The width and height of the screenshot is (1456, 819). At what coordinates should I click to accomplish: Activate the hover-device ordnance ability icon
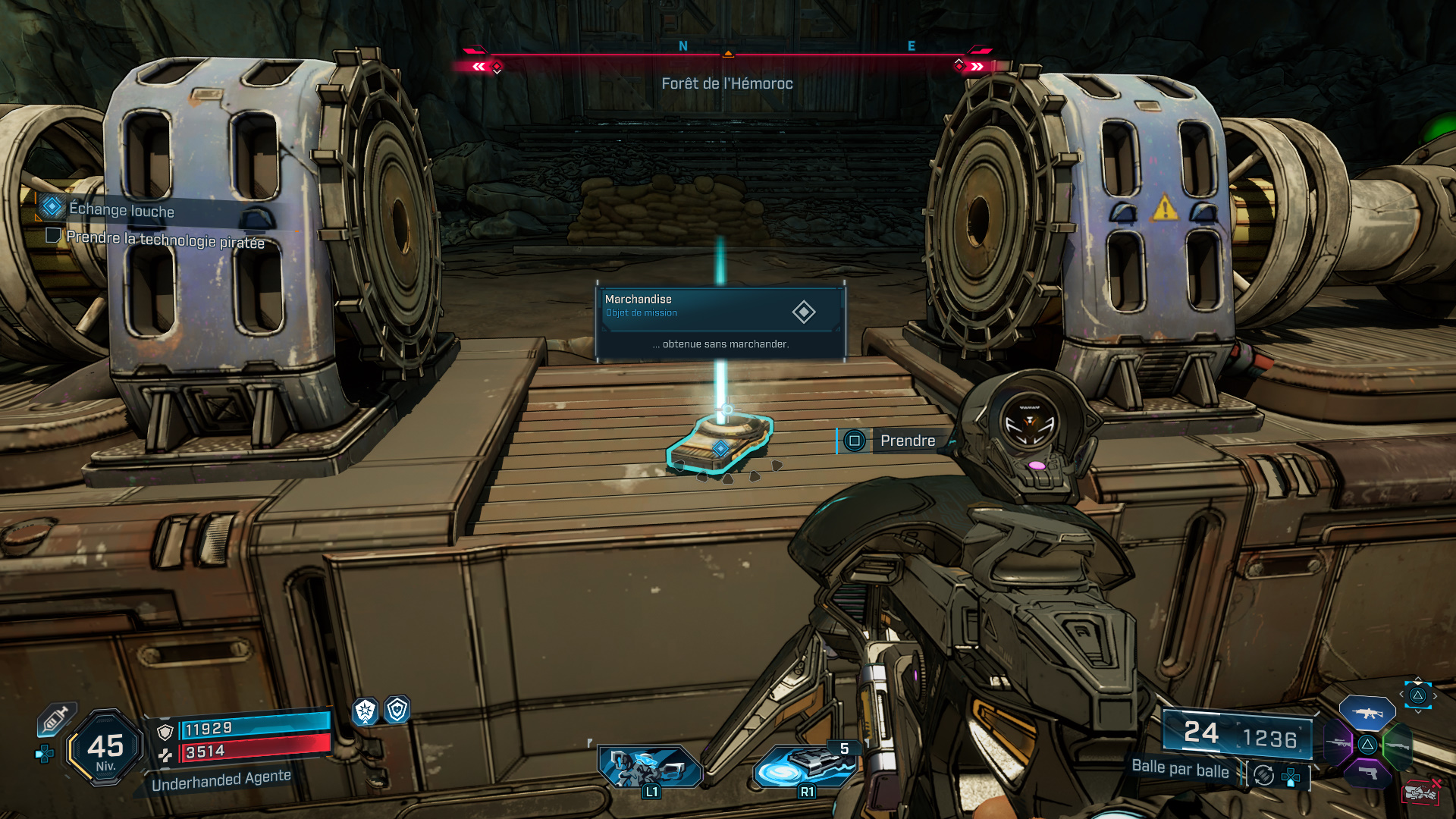click(805, 766)
